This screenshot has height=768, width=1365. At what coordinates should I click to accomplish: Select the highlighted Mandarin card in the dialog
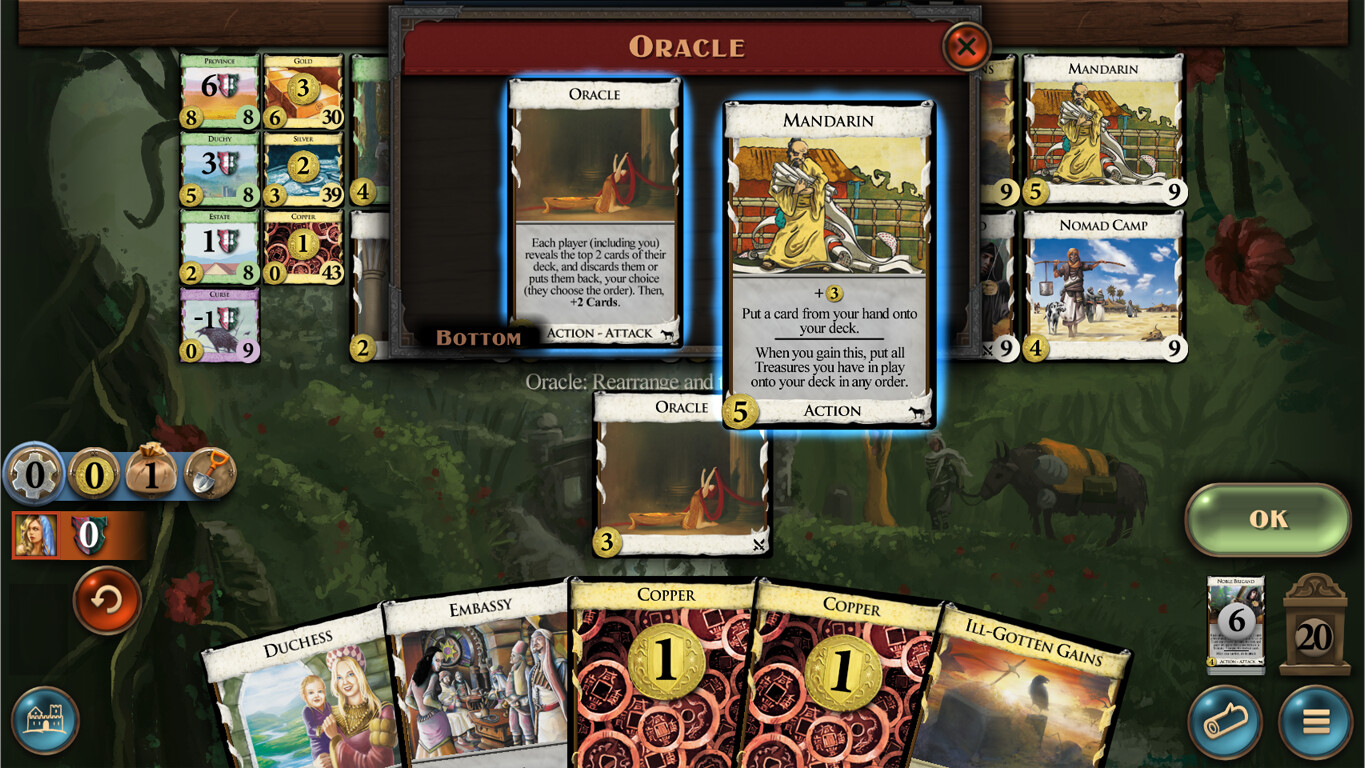click(x=828, y=265)
